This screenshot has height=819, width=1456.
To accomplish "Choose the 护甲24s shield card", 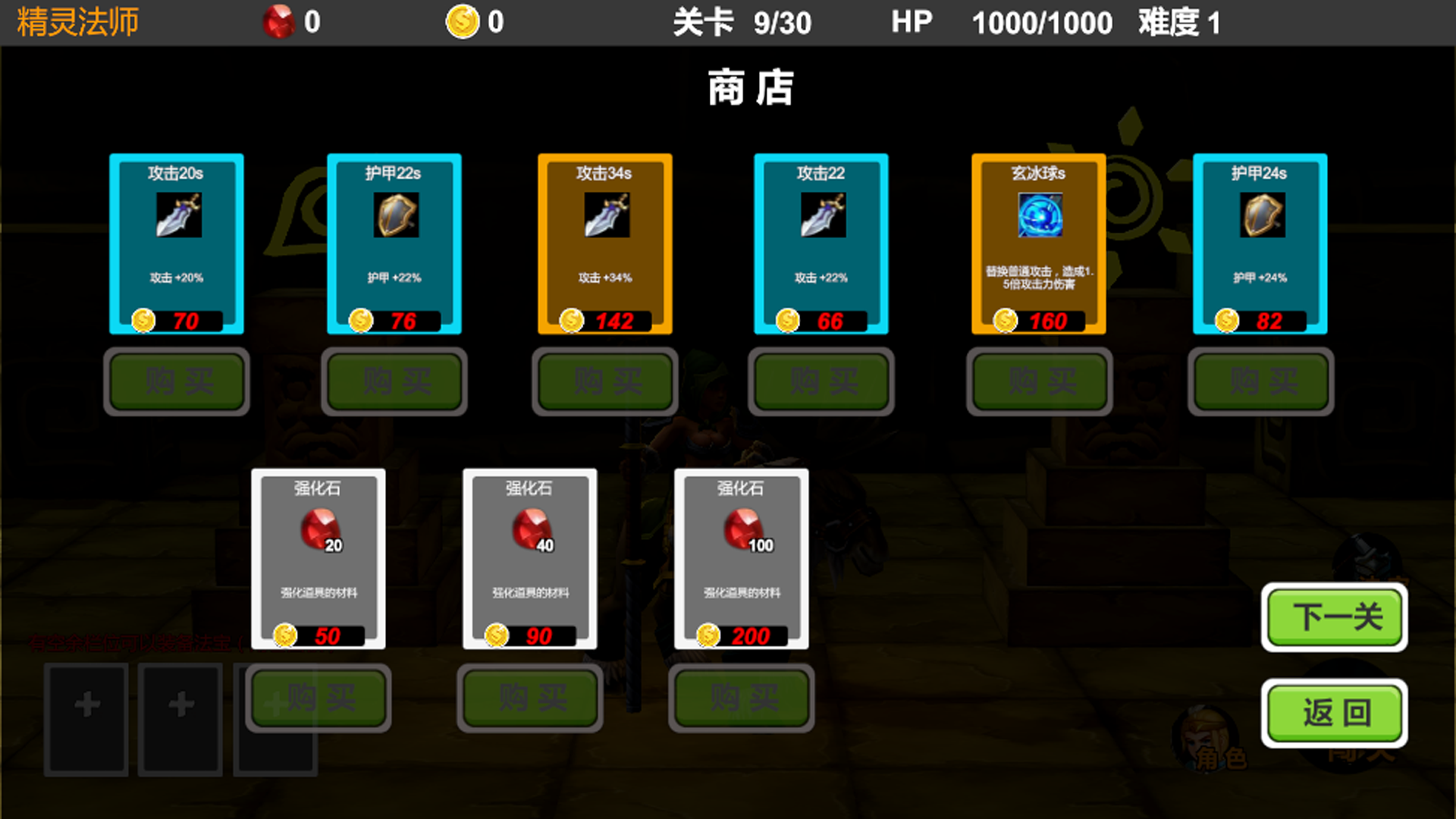I will [x=1260, y=243].
